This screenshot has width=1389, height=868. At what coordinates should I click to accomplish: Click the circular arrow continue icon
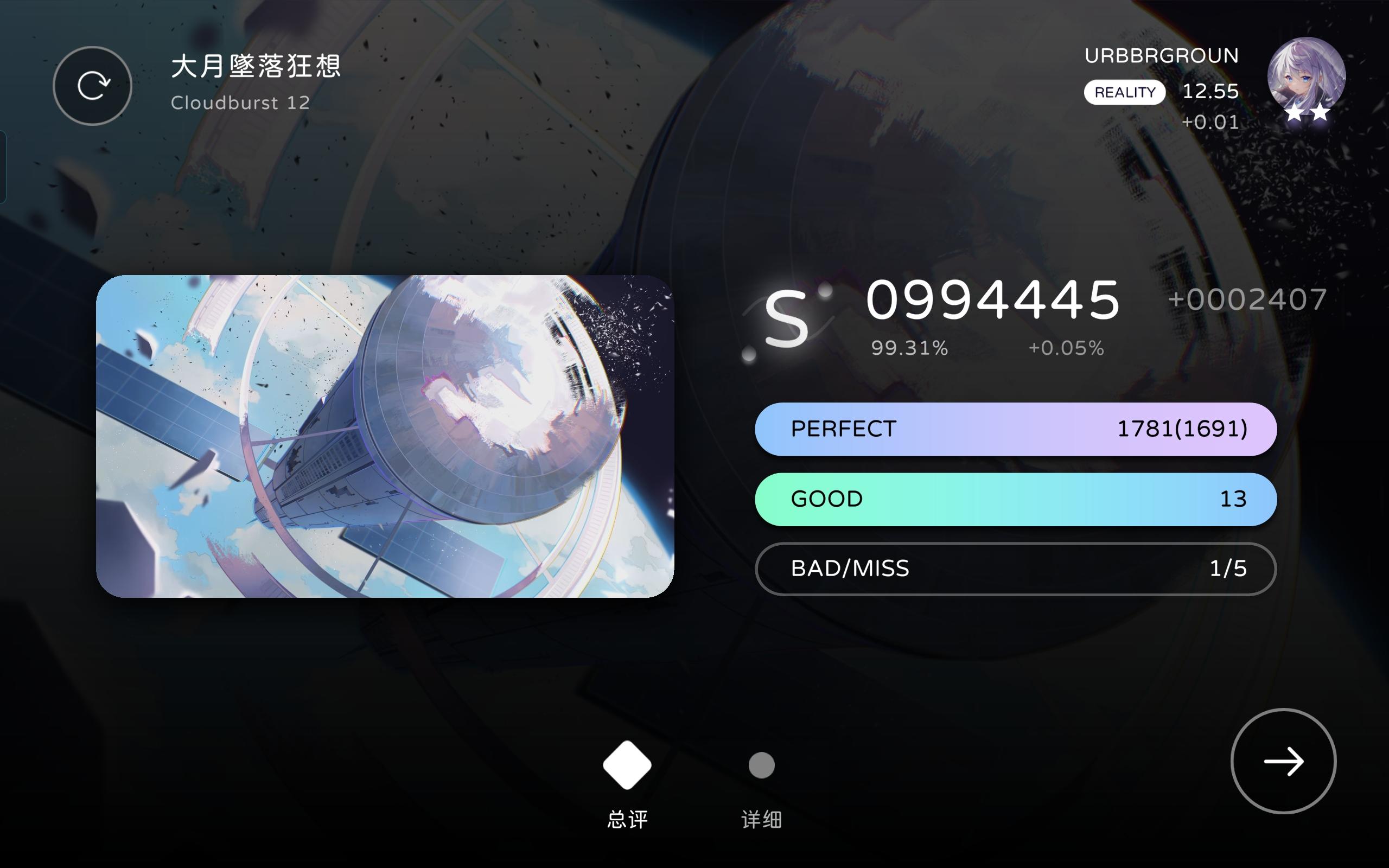tap(1283, 761)
